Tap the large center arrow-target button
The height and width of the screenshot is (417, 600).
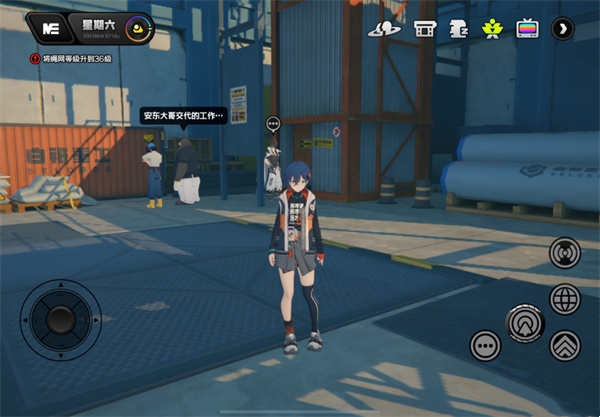point(525,323)
